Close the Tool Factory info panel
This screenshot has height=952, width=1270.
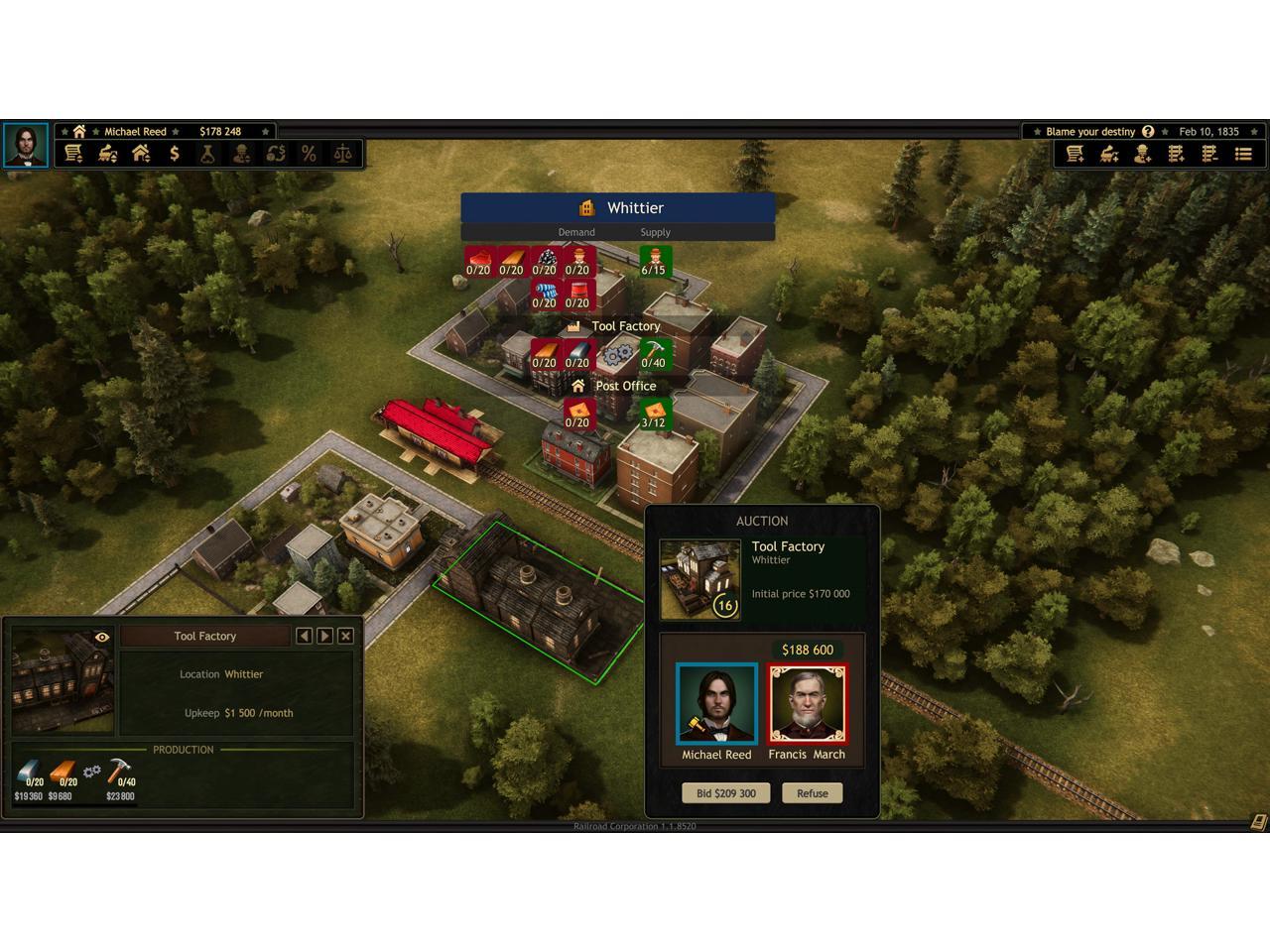[345, 636]
